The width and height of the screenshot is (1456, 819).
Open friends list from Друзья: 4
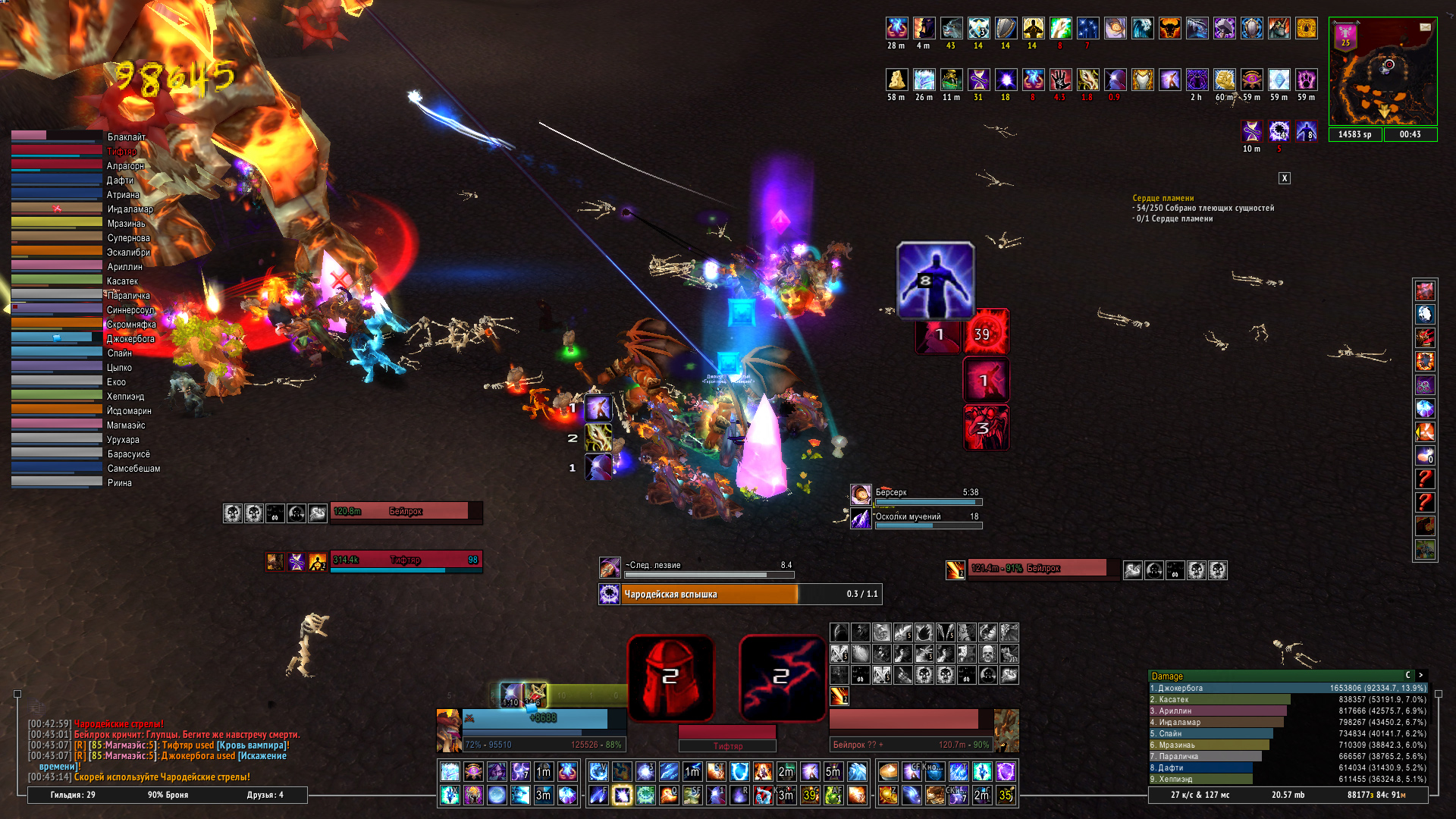point(265,795)
